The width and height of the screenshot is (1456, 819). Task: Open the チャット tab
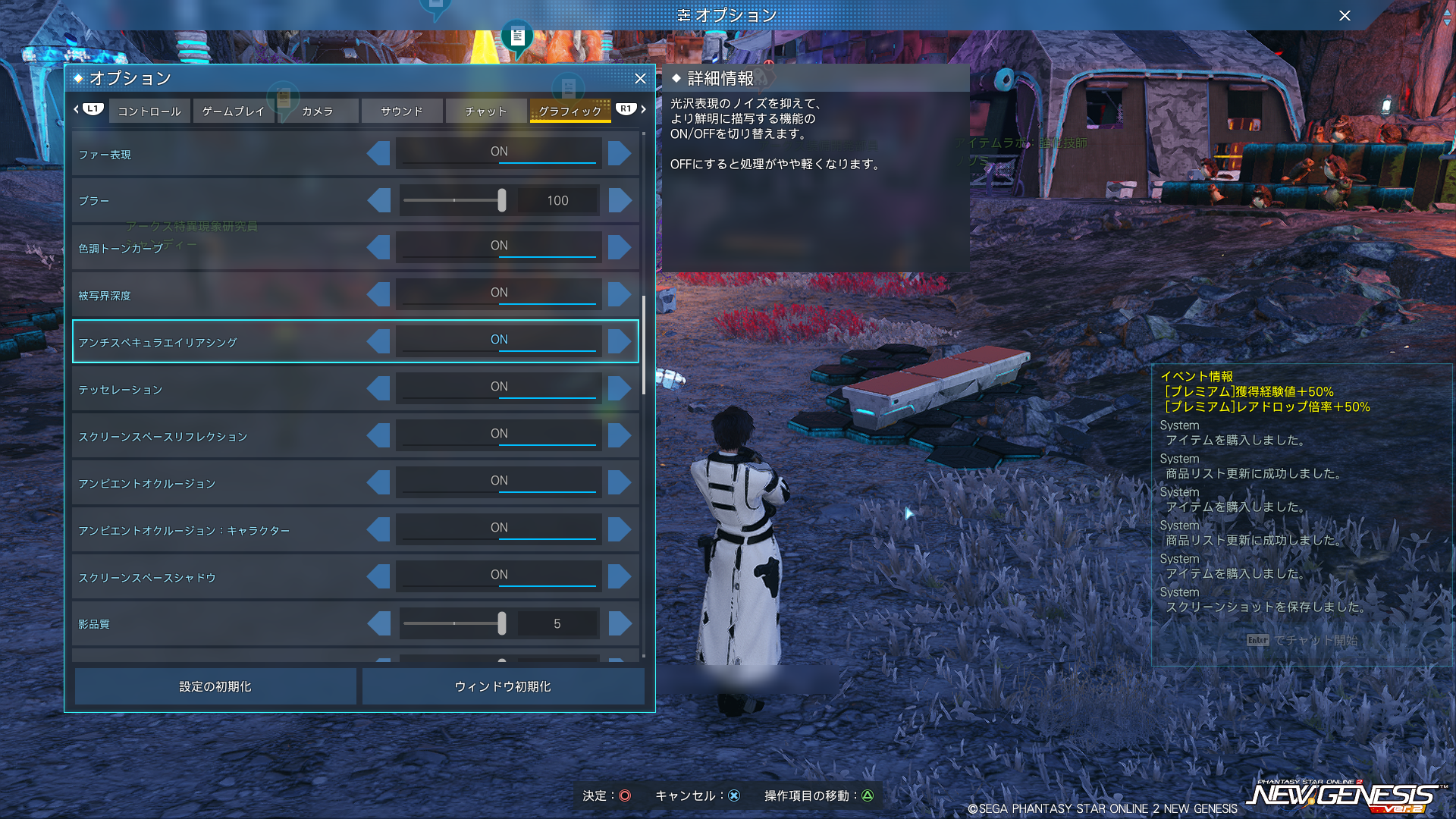click(x=486, y=111)
